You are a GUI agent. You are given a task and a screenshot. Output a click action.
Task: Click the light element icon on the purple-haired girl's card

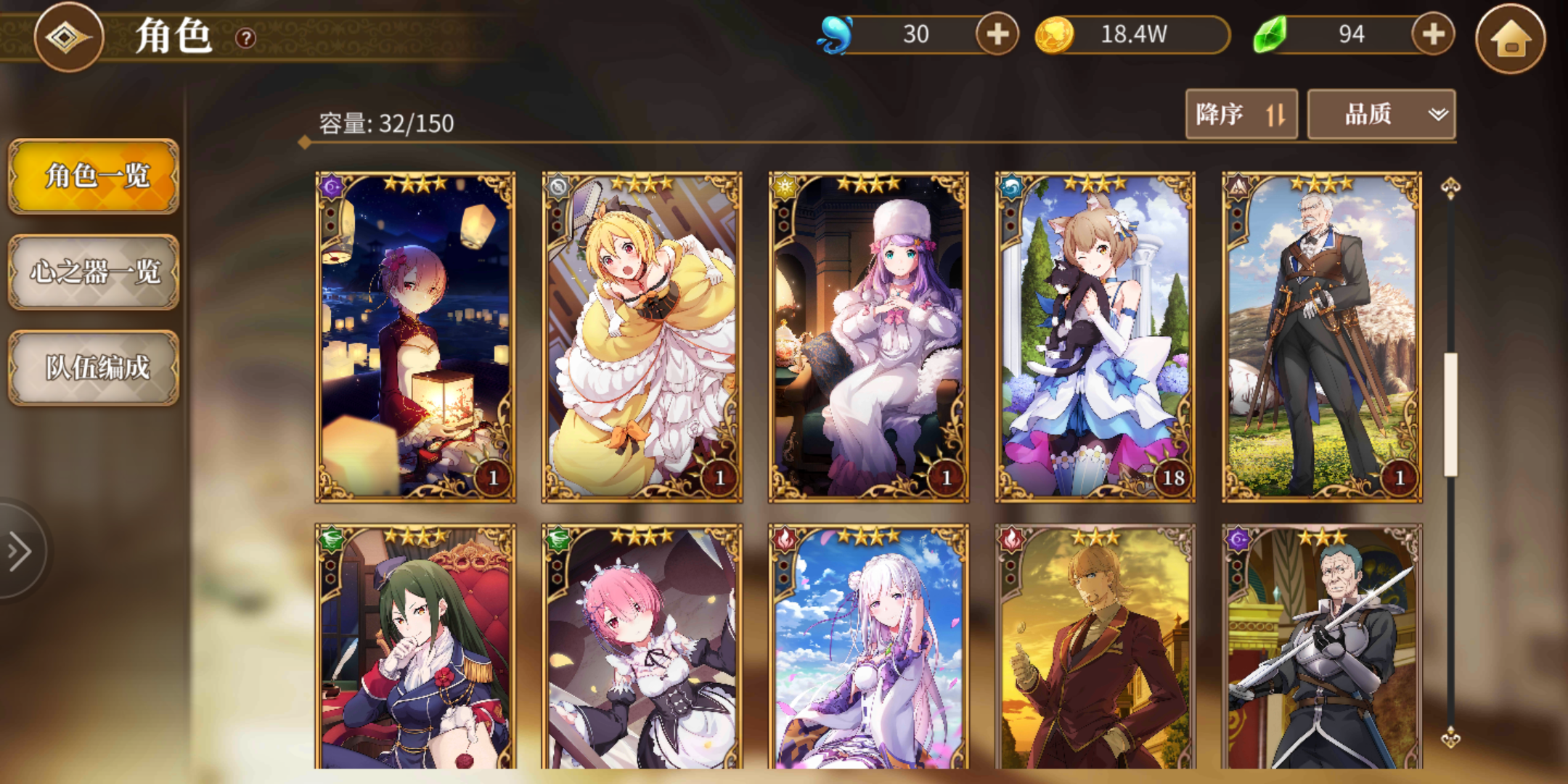787,187
